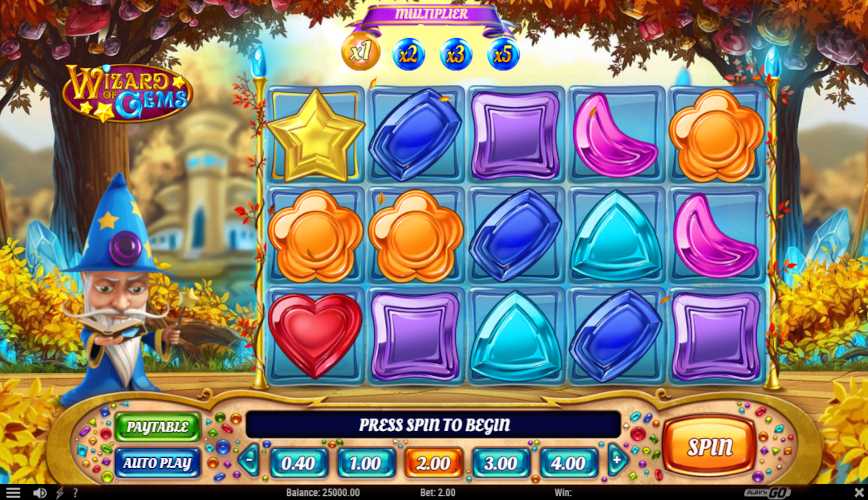
Task: Set the bet to 3.00
Action: coord(501,463)
